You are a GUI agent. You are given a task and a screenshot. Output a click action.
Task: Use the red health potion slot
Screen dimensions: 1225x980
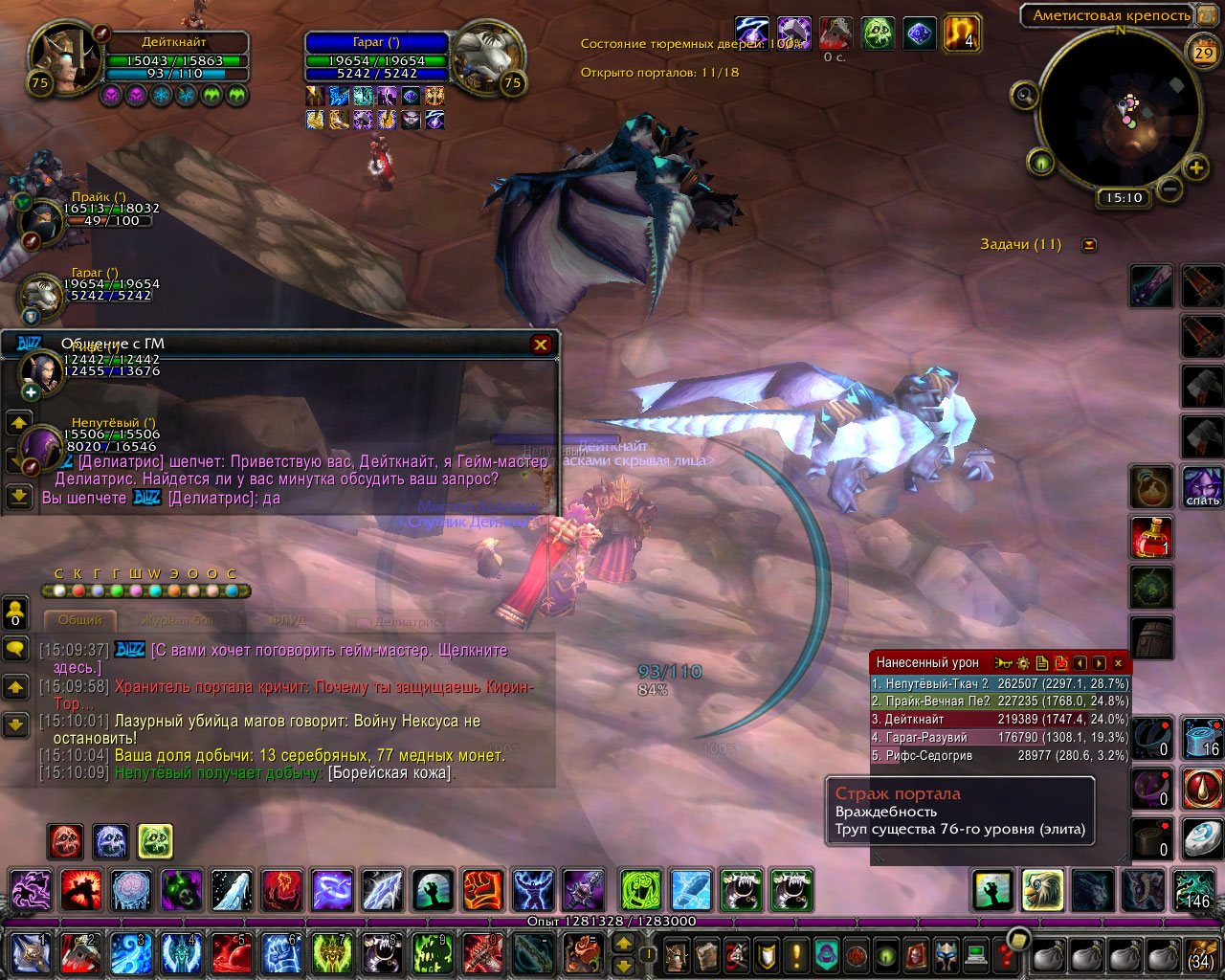coord(1151,537)
